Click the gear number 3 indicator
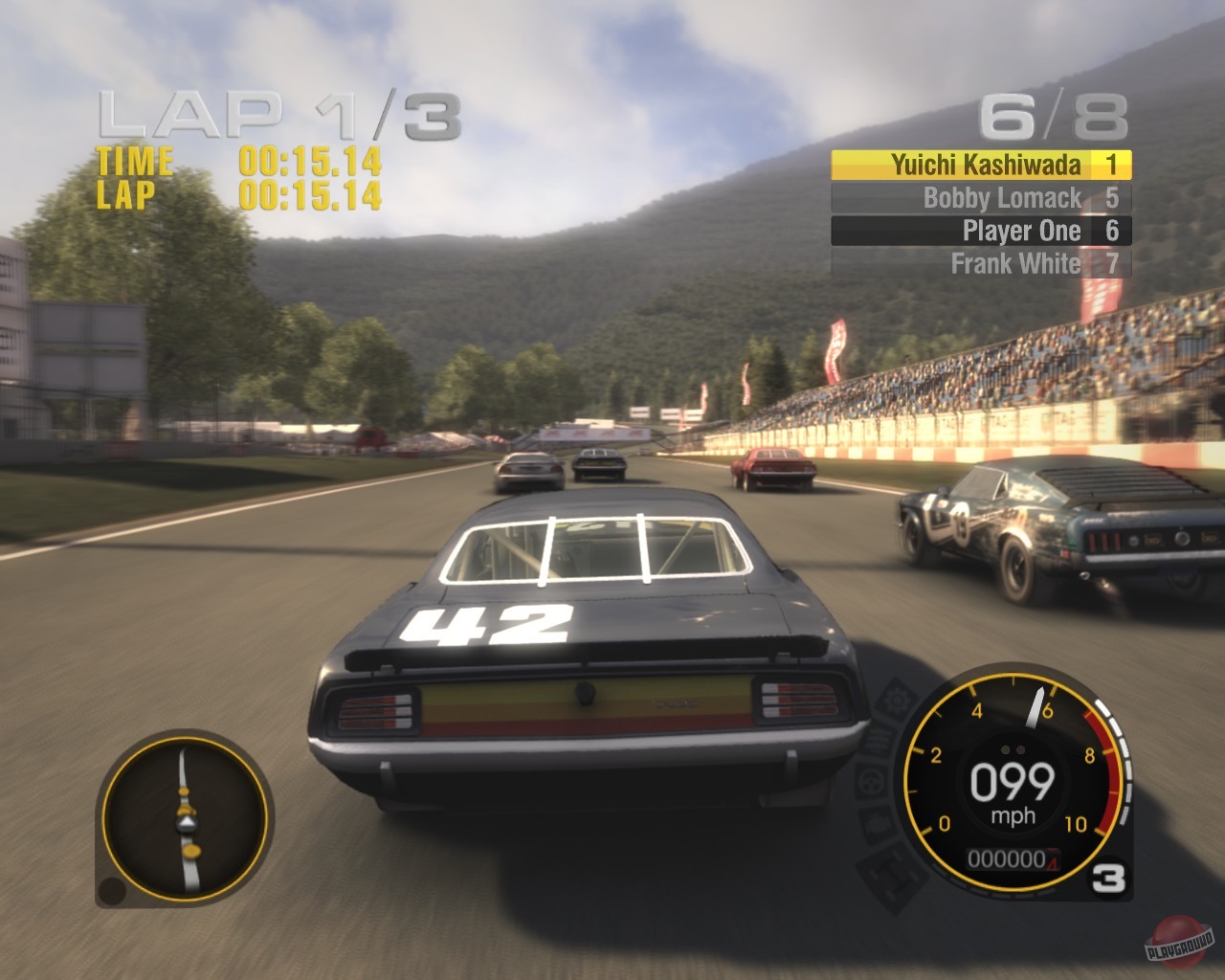This screenshot has height=980, width=1225. 1110,875
